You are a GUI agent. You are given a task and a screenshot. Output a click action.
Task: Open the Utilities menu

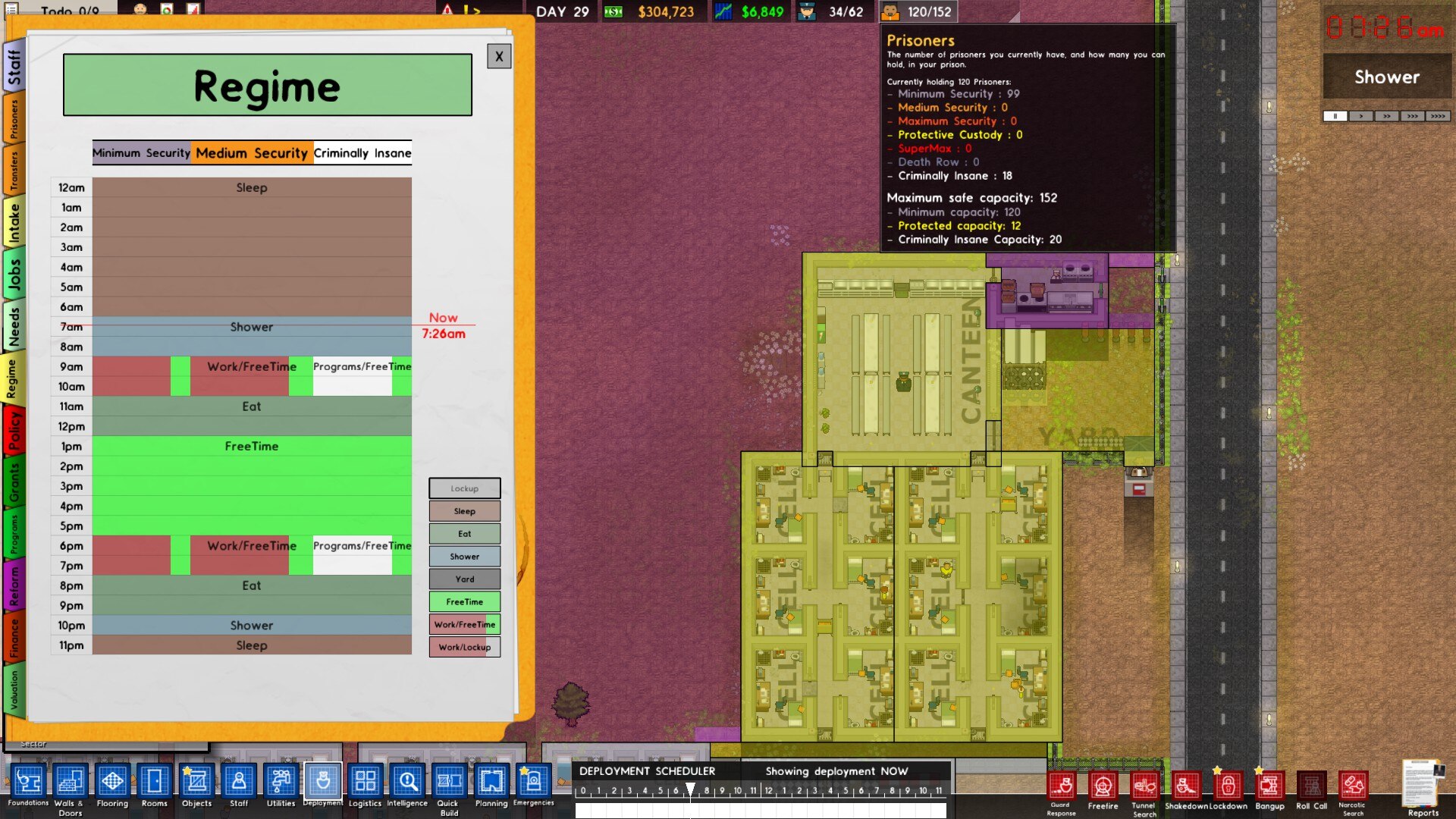pos(281,781)
